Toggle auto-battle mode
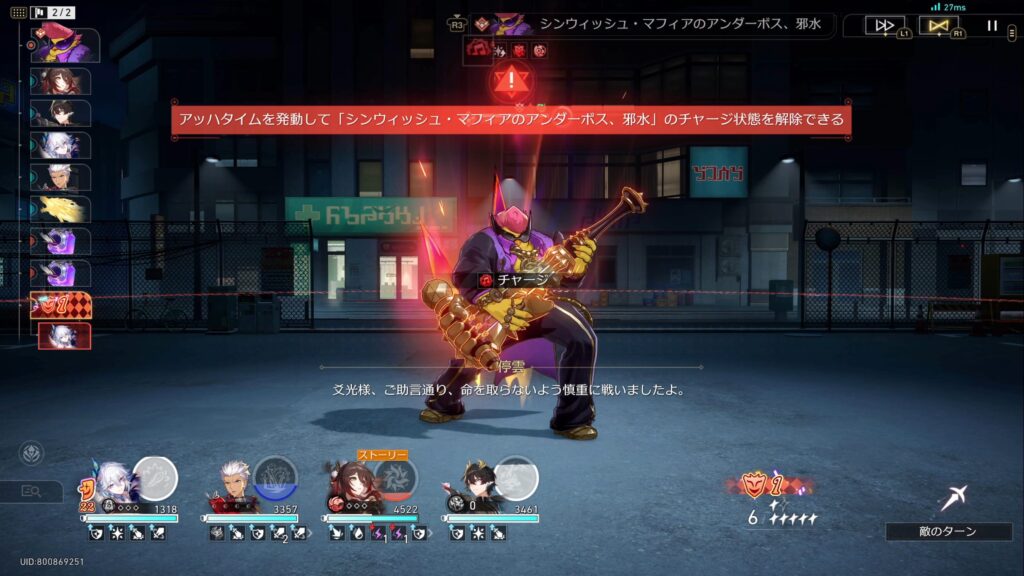The height and width of the screenshot is (576, 1024). pos(938,26)
